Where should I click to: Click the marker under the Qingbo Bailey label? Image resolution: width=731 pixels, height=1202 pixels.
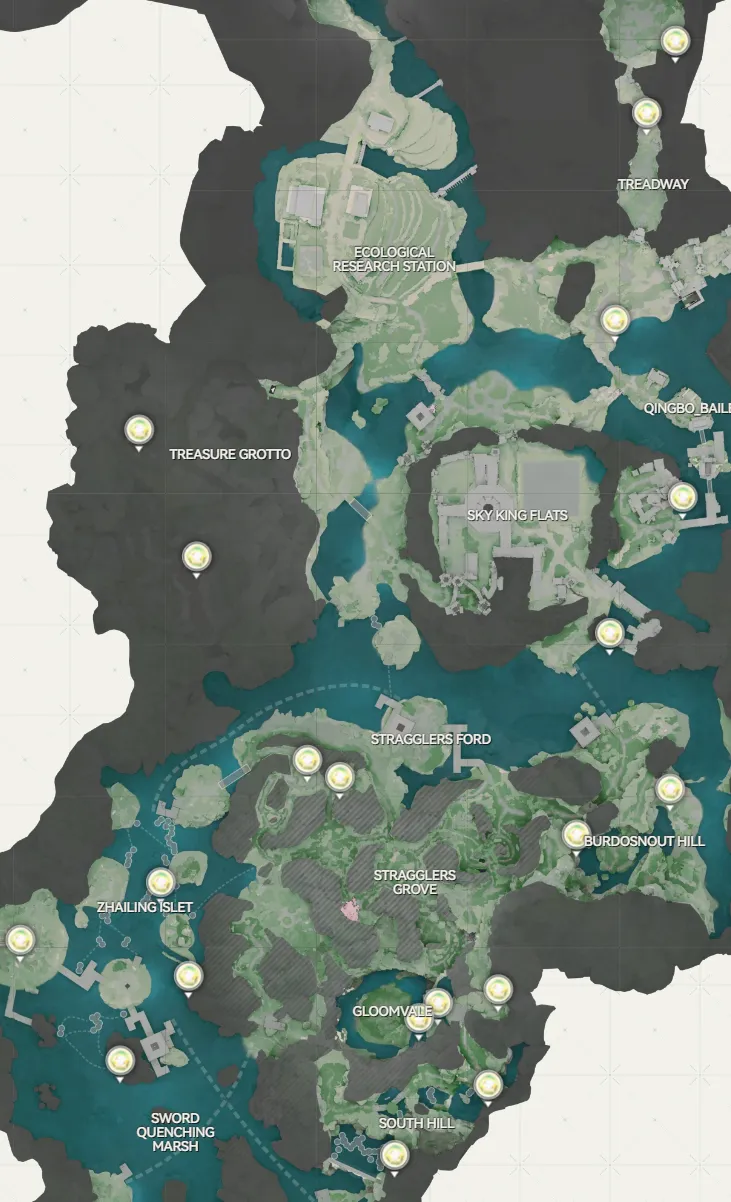[x=682, y=496]
